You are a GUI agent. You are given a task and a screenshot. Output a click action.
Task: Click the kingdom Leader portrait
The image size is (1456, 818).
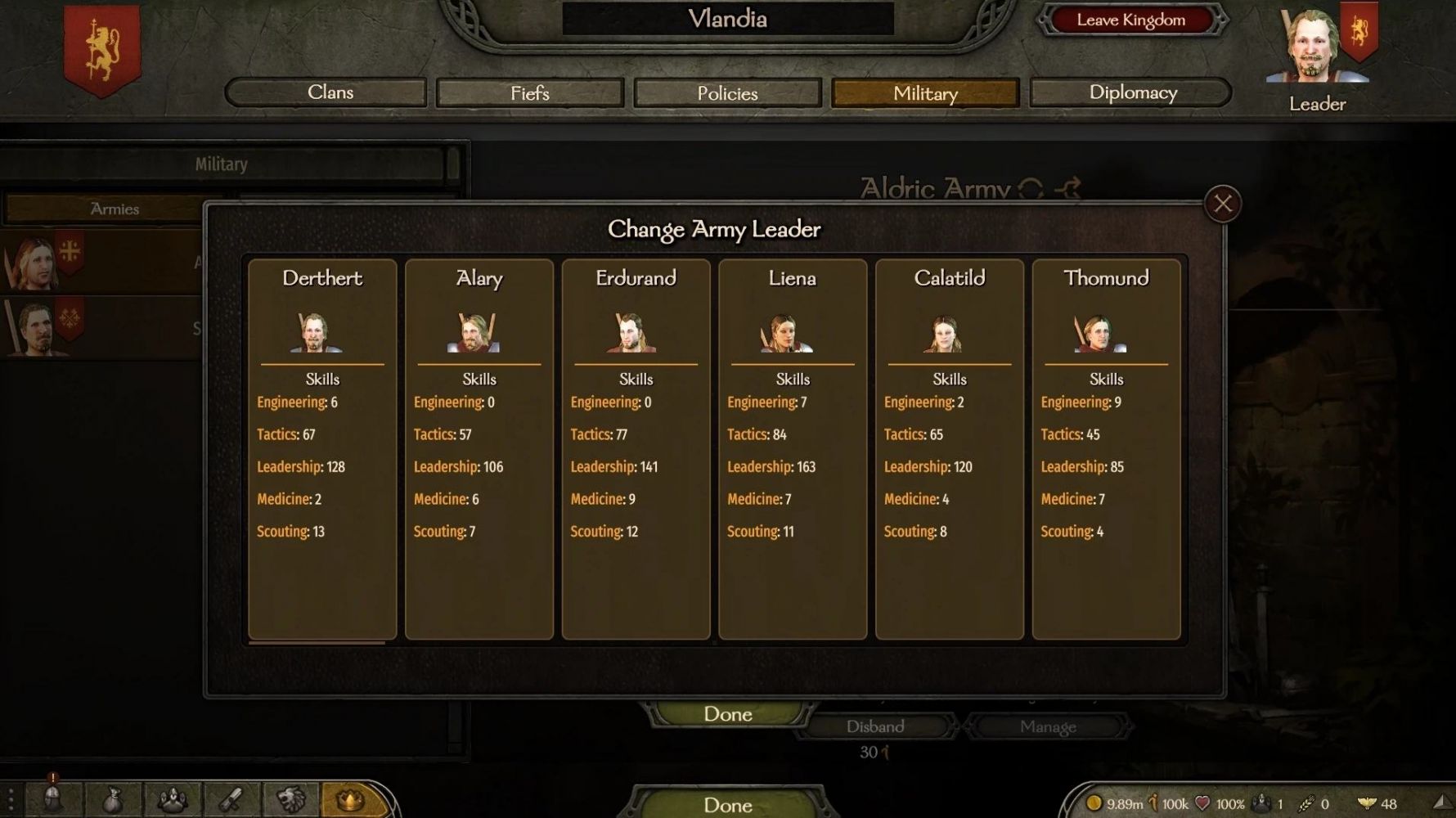tap(1315, 49)
